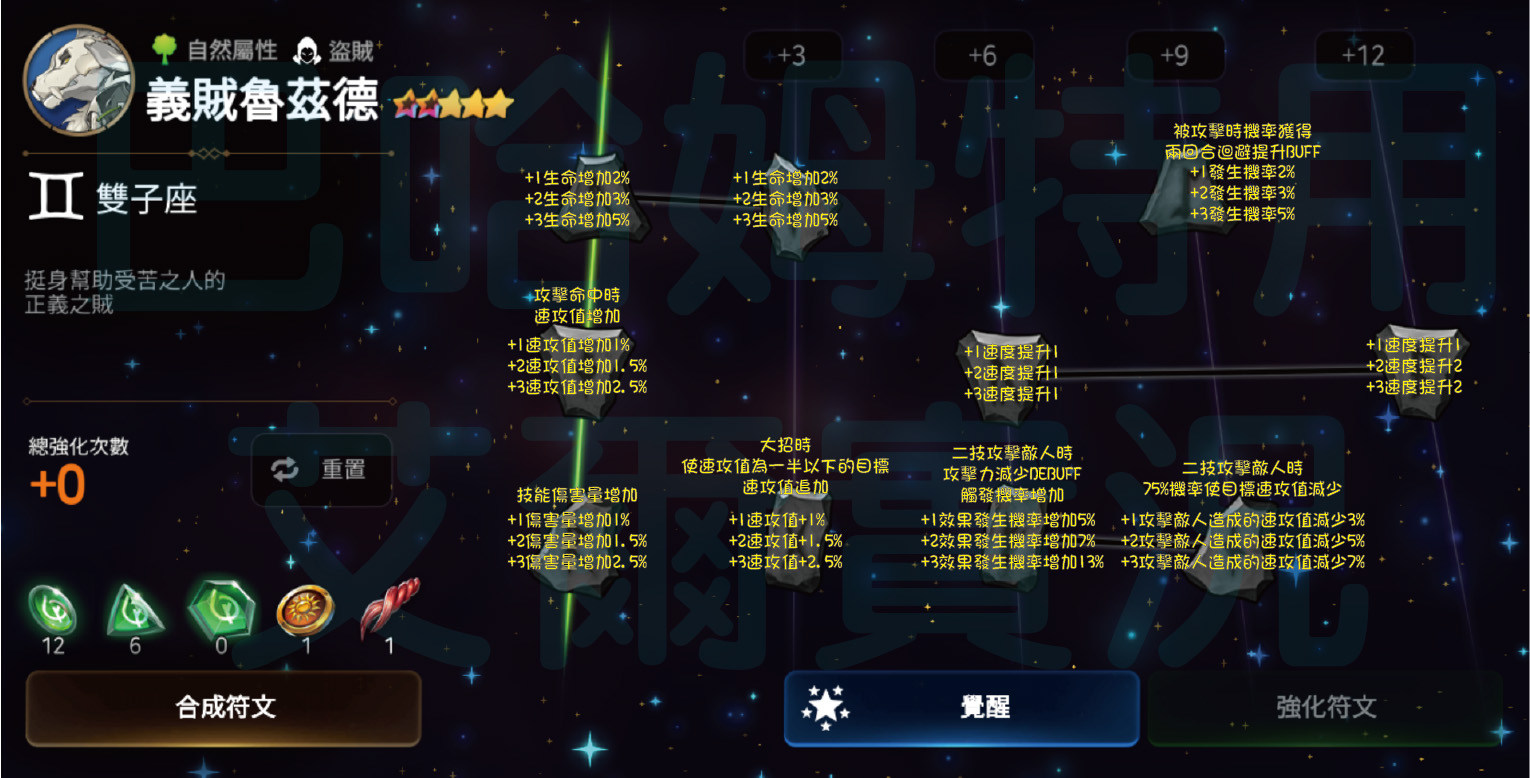Hit the 重置 reset button
This screenshot has height=778, width=1530.
[x=321, y=470]
